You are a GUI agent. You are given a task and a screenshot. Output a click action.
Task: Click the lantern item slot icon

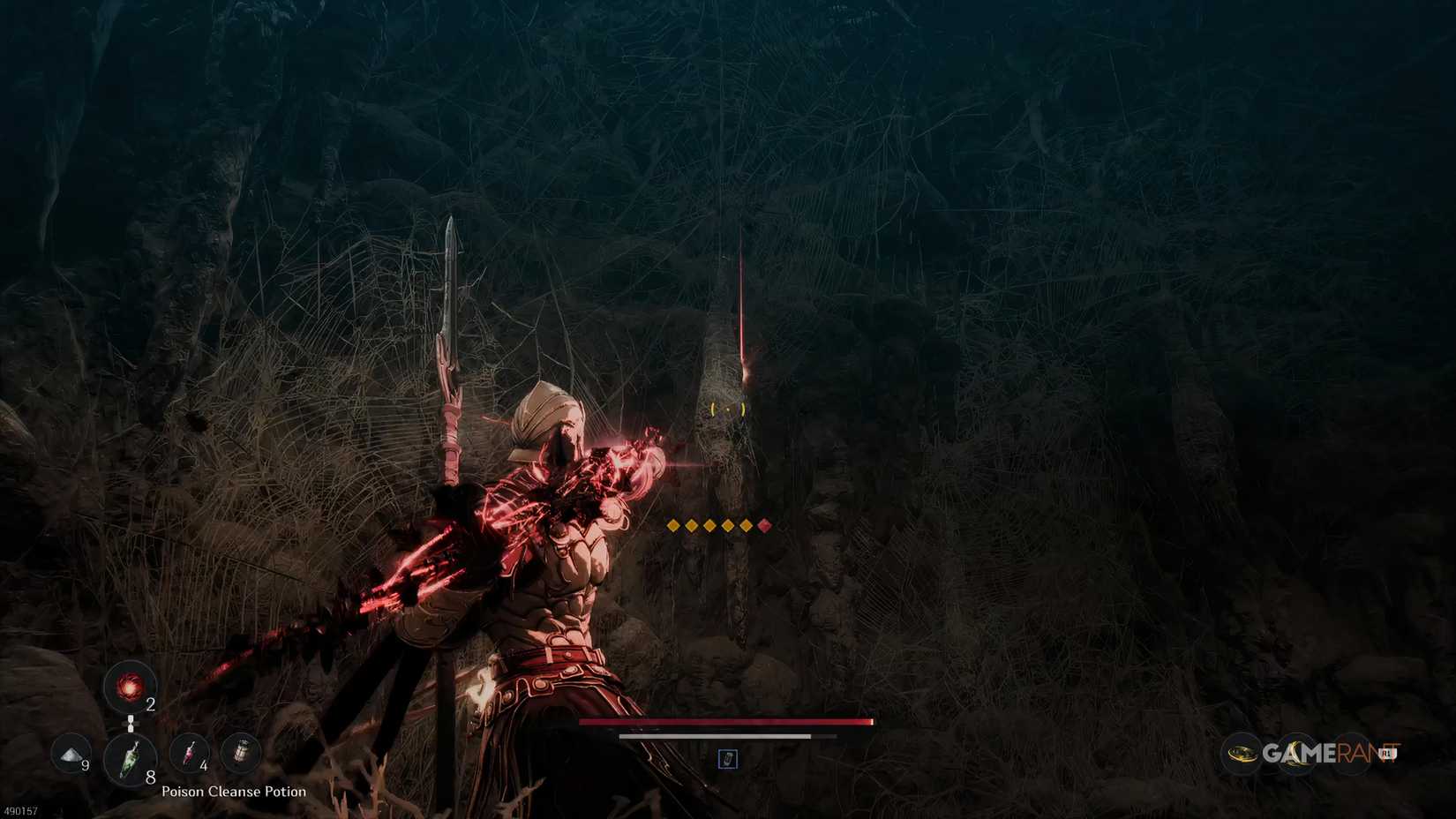[x=243, y=752]
